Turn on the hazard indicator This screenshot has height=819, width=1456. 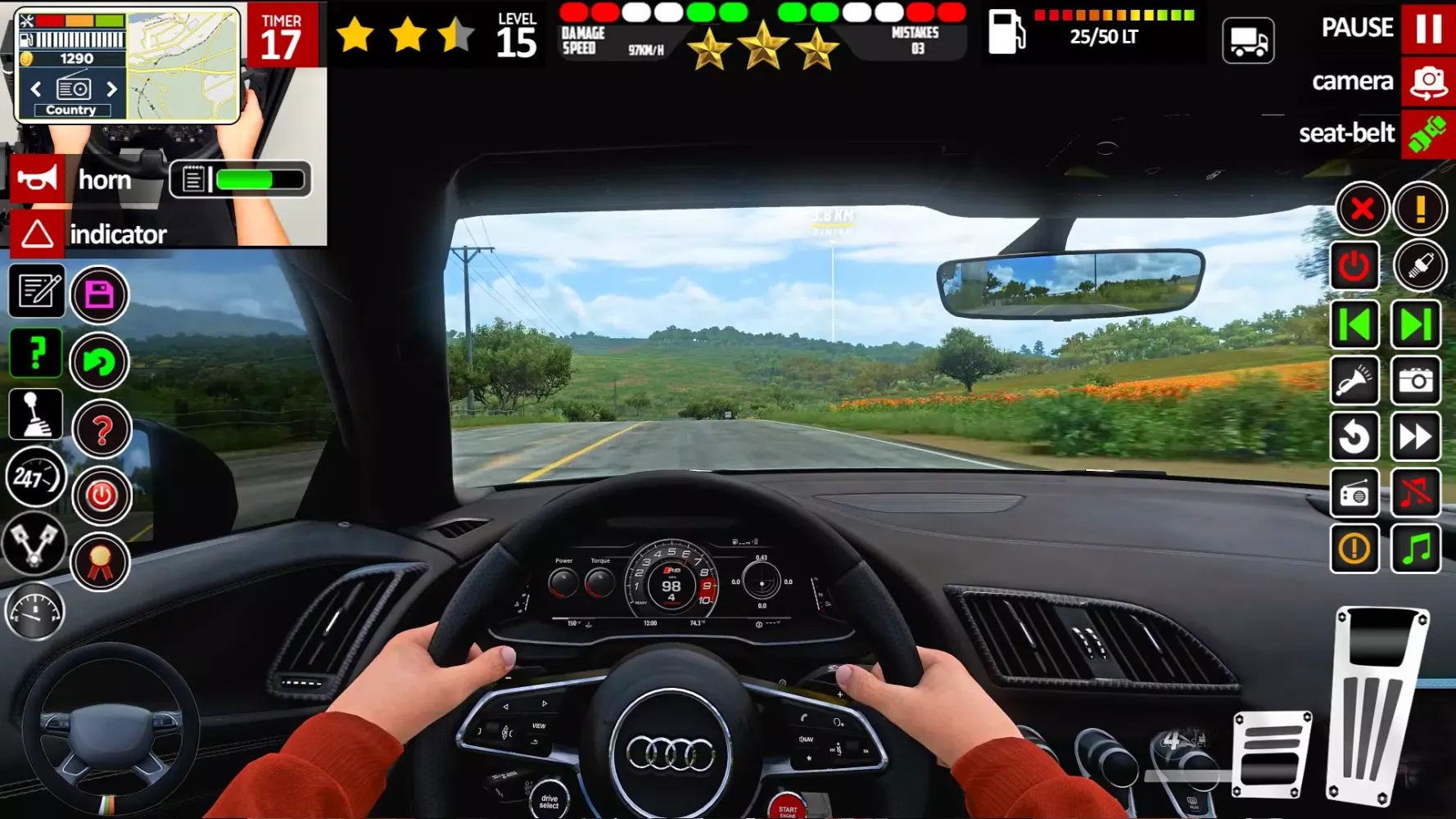tap(37, 234)
